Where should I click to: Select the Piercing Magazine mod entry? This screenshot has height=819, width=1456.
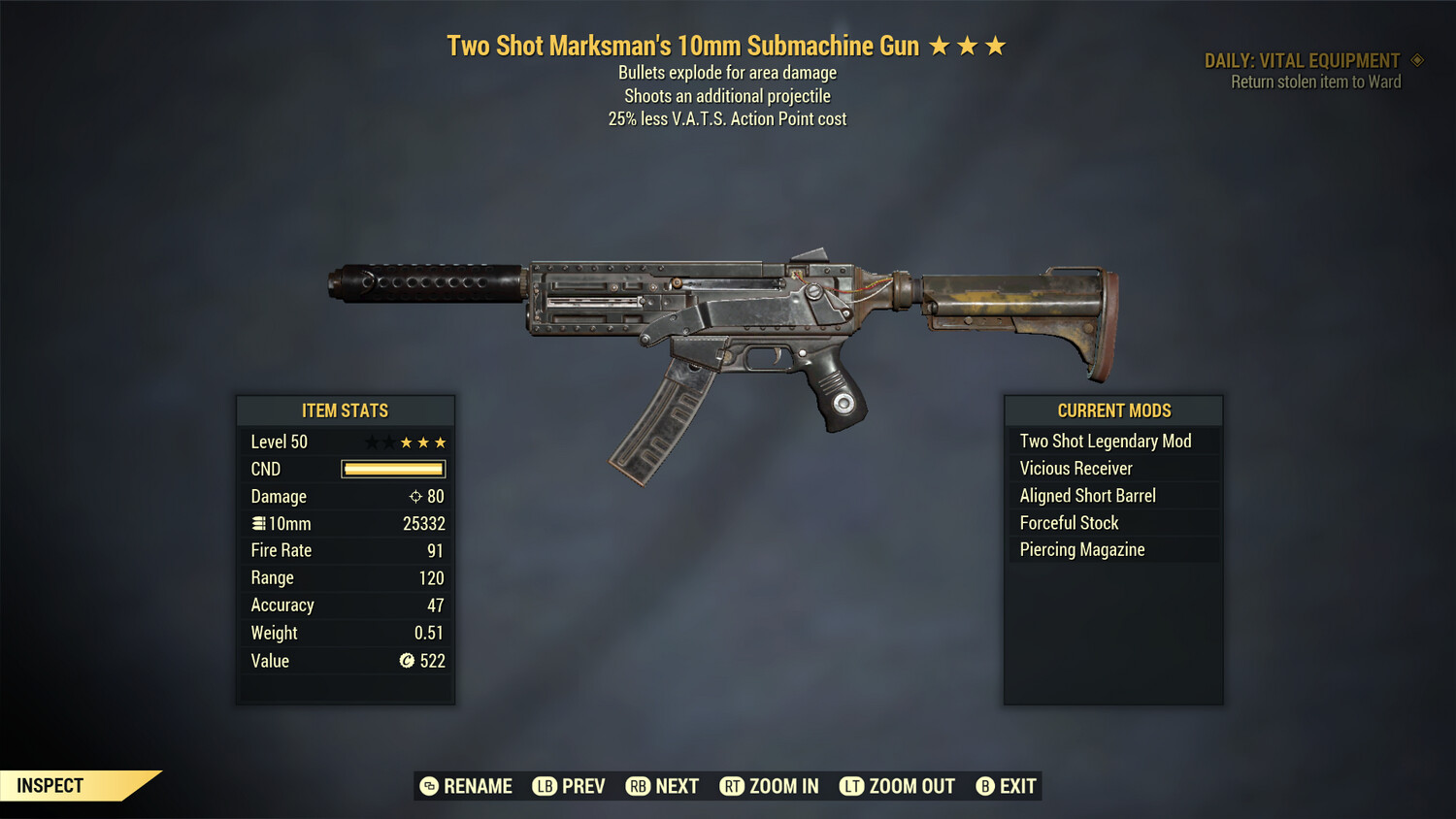coord(1081,549)
